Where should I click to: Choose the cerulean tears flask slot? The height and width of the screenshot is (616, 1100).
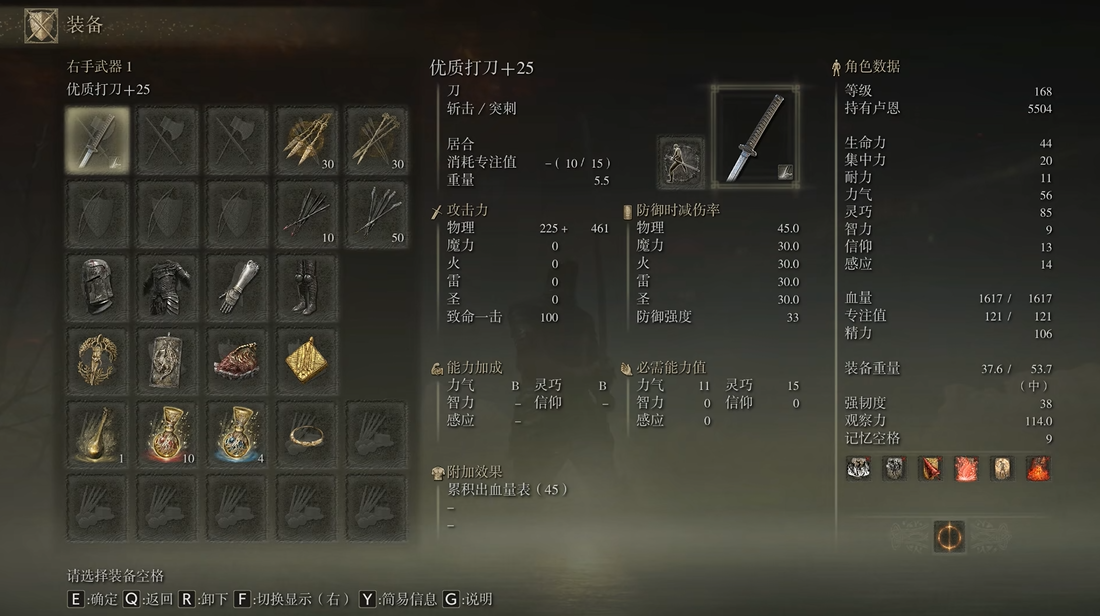coord(237,435)
